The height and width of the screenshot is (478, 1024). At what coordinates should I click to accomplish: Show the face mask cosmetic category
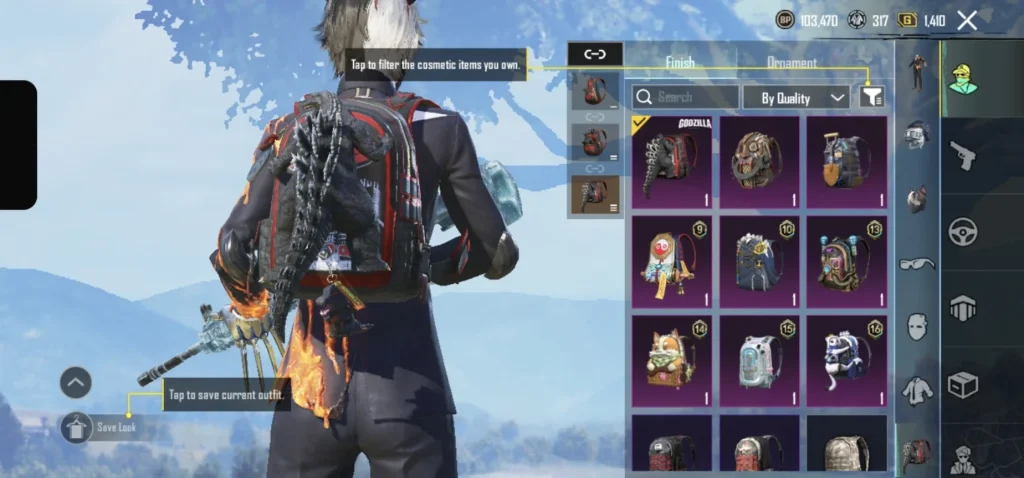917,327
